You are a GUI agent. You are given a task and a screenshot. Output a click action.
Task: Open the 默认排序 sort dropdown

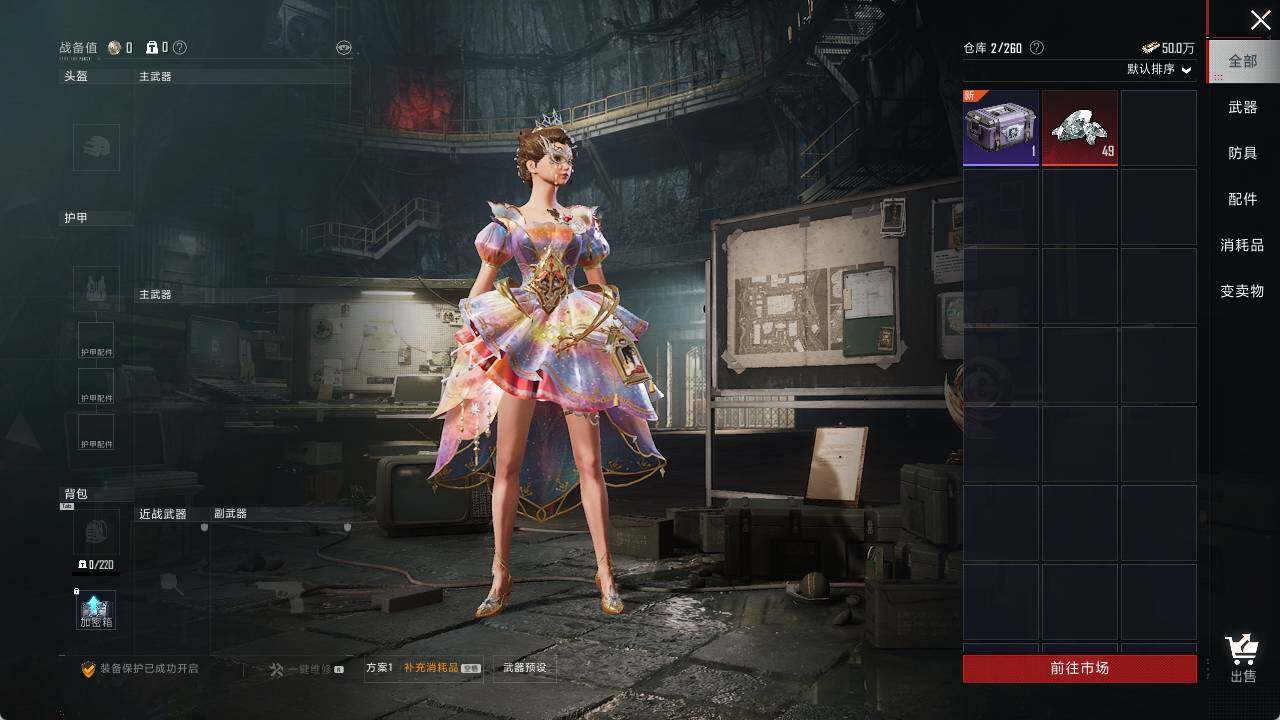coord(1159,69)
